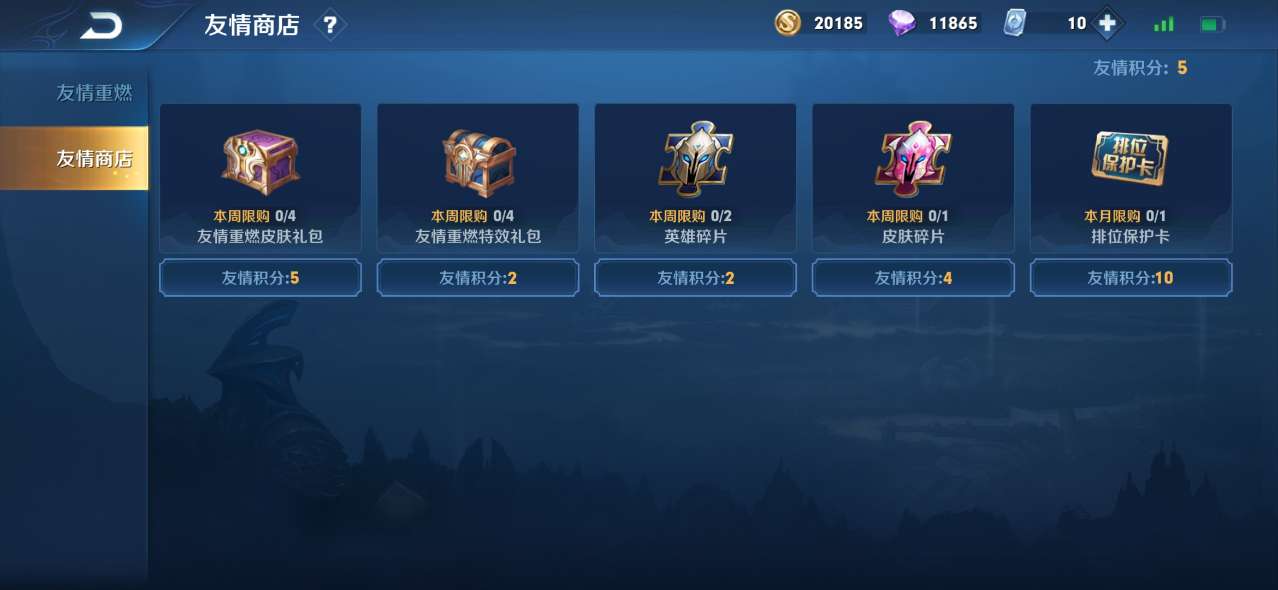This screenshot has width=1278, height=590.
Task: Select the 友情重燃皮肤礼包 purple chest
Action: pos(260,160)
